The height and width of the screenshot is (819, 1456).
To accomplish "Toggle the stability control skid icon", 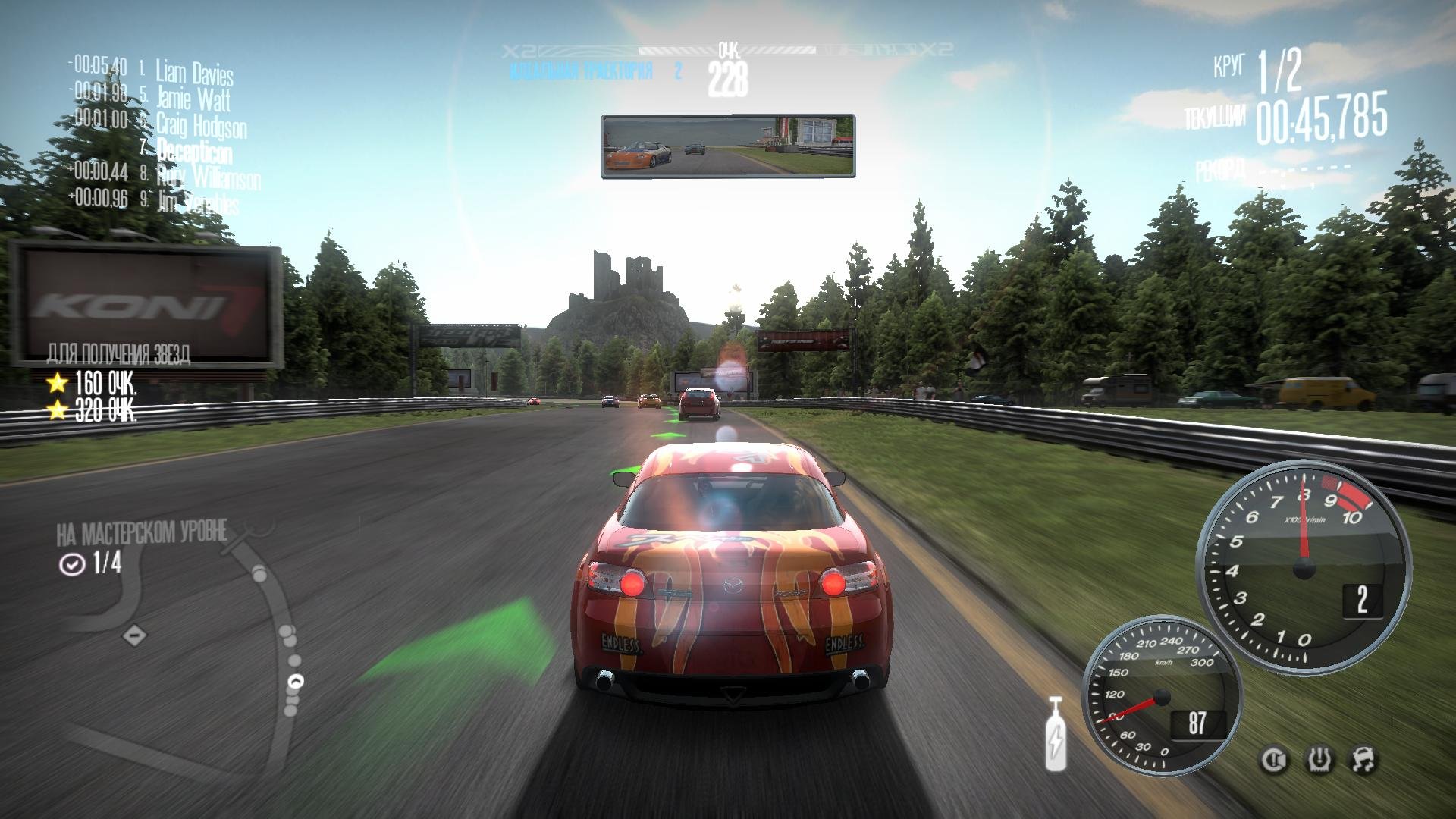I will [1363, 760].
